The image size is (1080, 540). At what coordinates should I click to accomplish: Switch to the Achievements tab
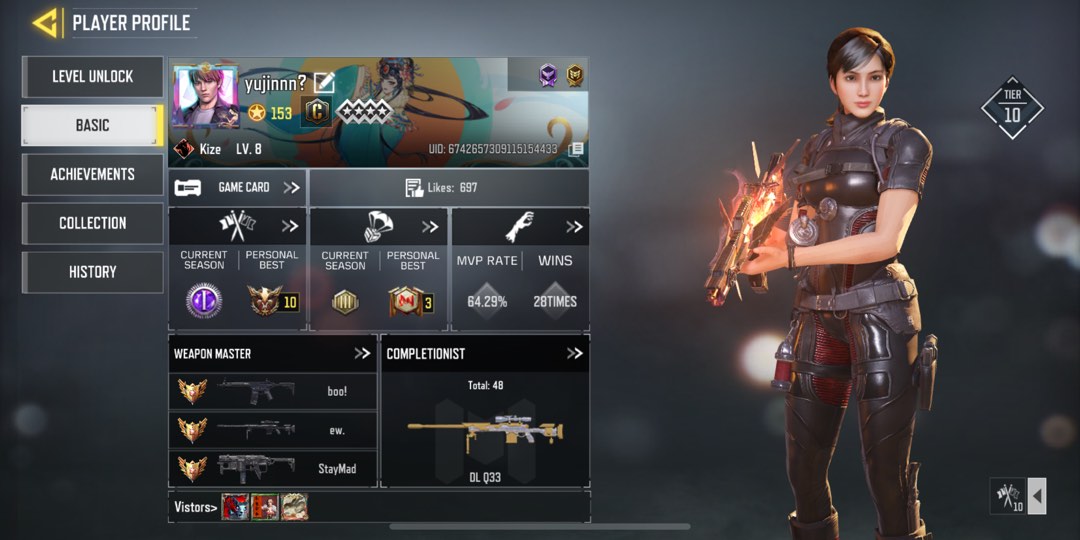(92, 174)
